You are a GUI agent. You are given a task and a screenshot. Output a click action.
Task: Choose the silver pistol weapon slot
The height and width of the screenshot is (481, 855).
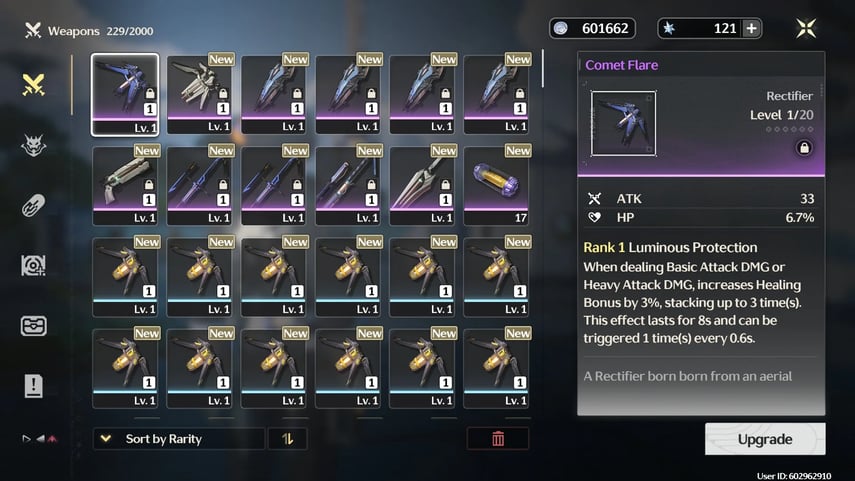tap(125, 185)
